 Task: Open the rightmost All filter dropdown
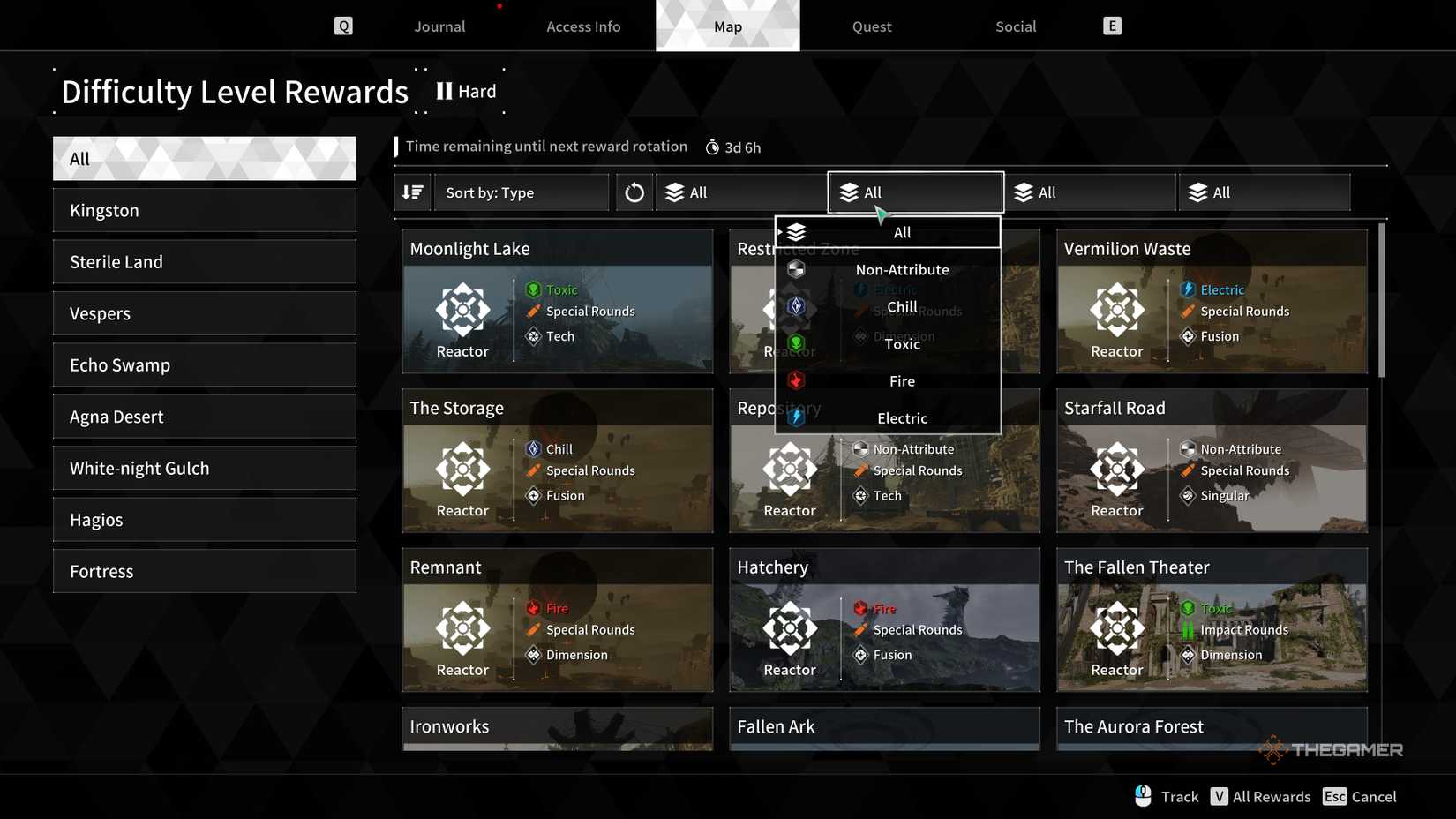pos(1264,192)
